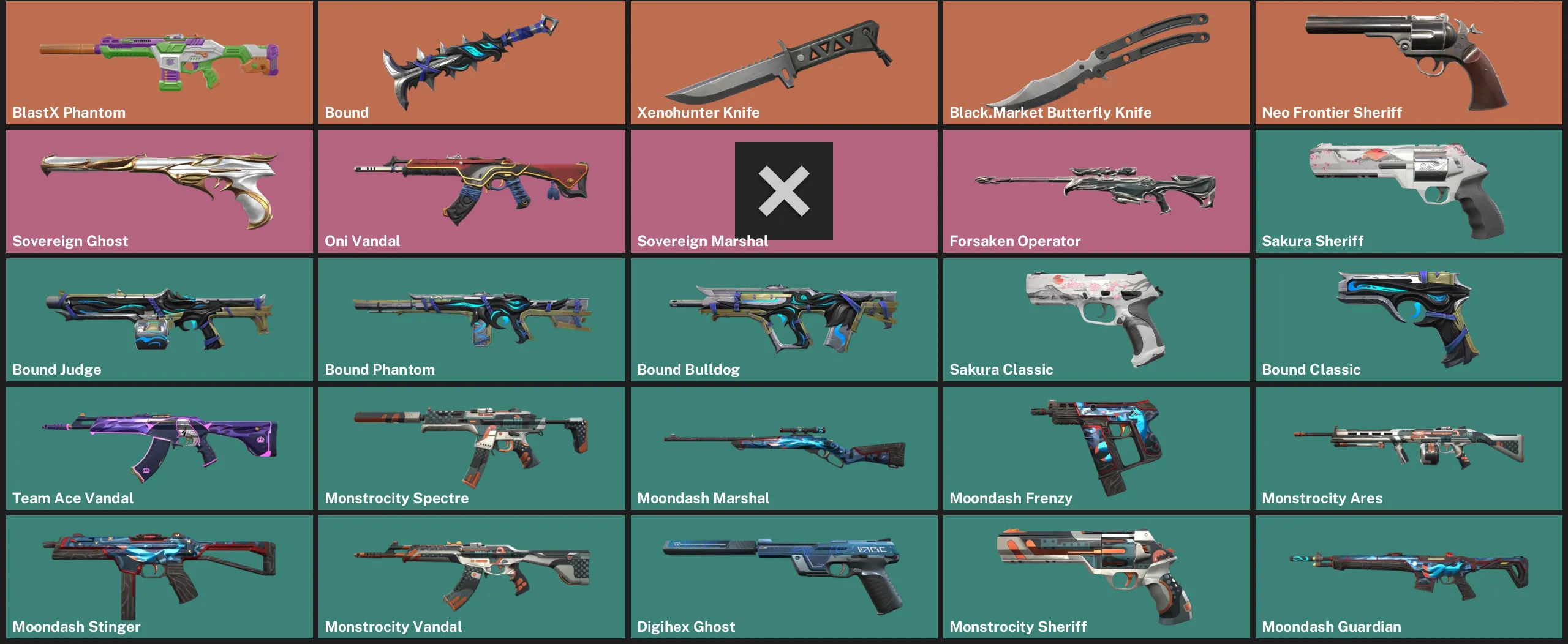View the Bound Phantom skin
1568x644 pixels.
[472, 318]
